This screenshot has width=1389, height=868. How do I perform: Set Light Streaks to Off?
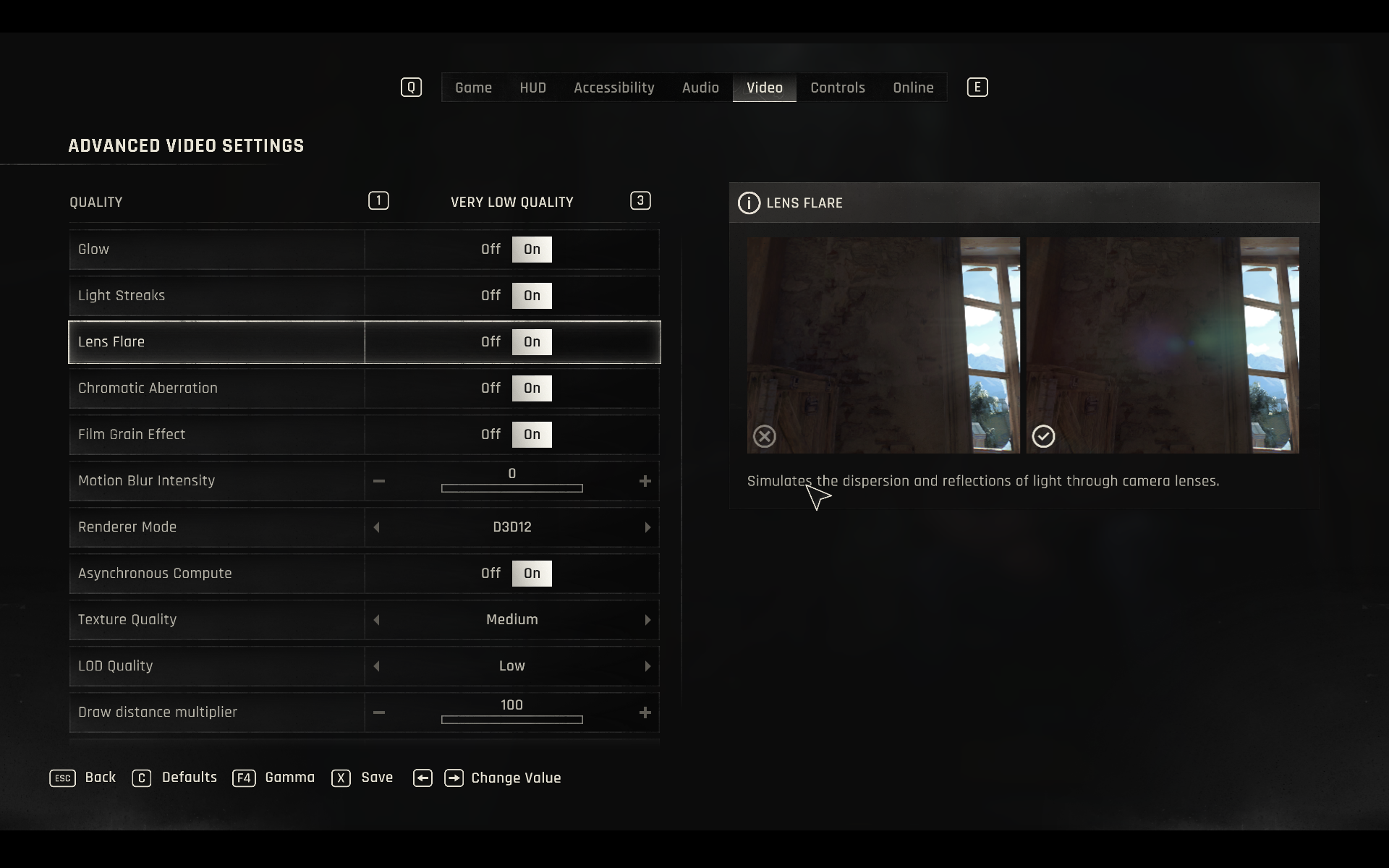(490, 296)
